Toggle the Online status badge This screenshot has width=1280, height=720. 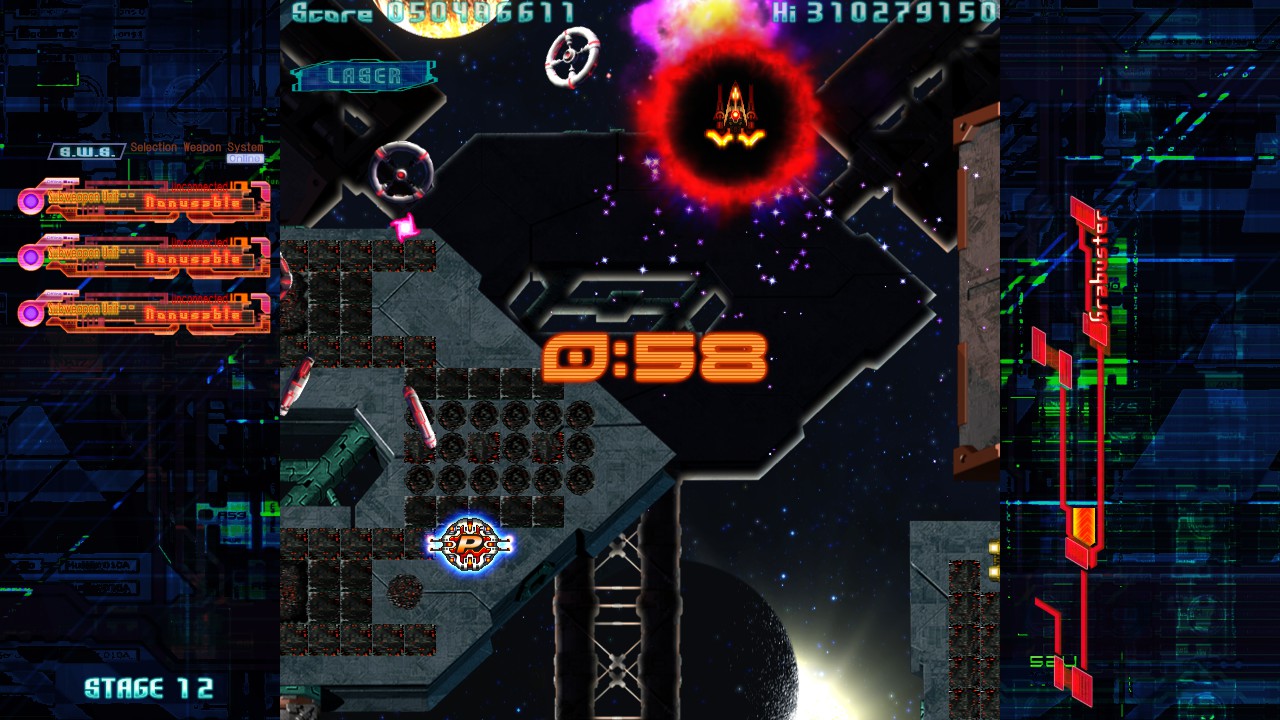pyautogui.click(x=245, y=159)
